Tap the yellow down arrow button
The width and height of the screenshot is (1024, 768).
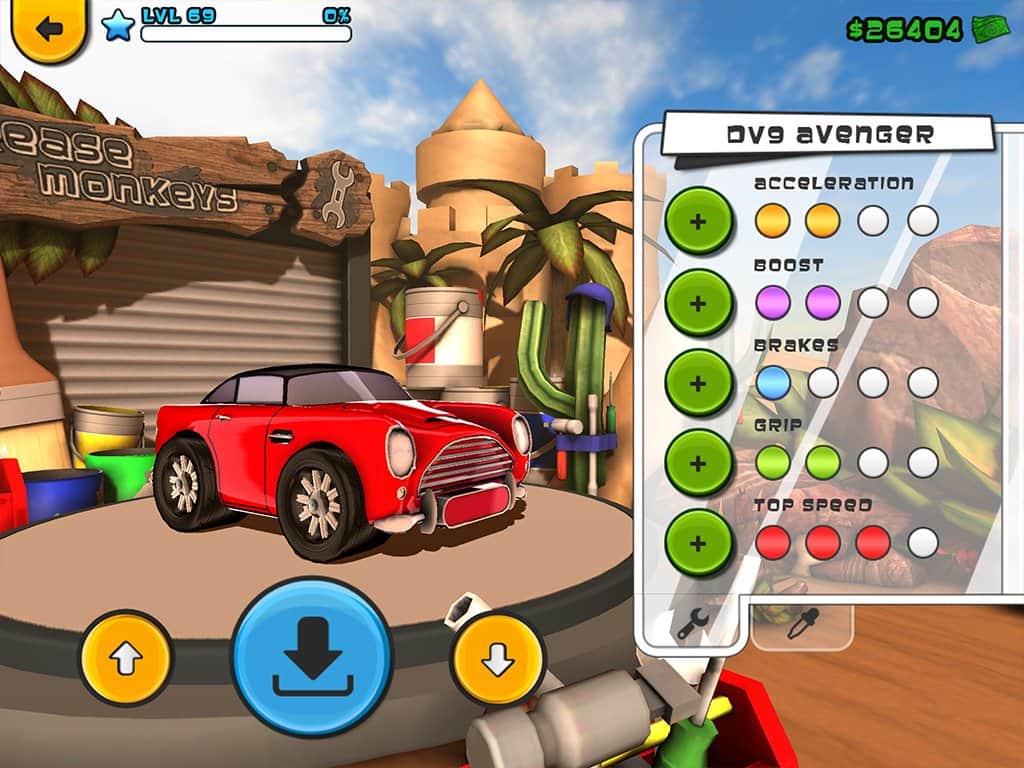point(497,658)
